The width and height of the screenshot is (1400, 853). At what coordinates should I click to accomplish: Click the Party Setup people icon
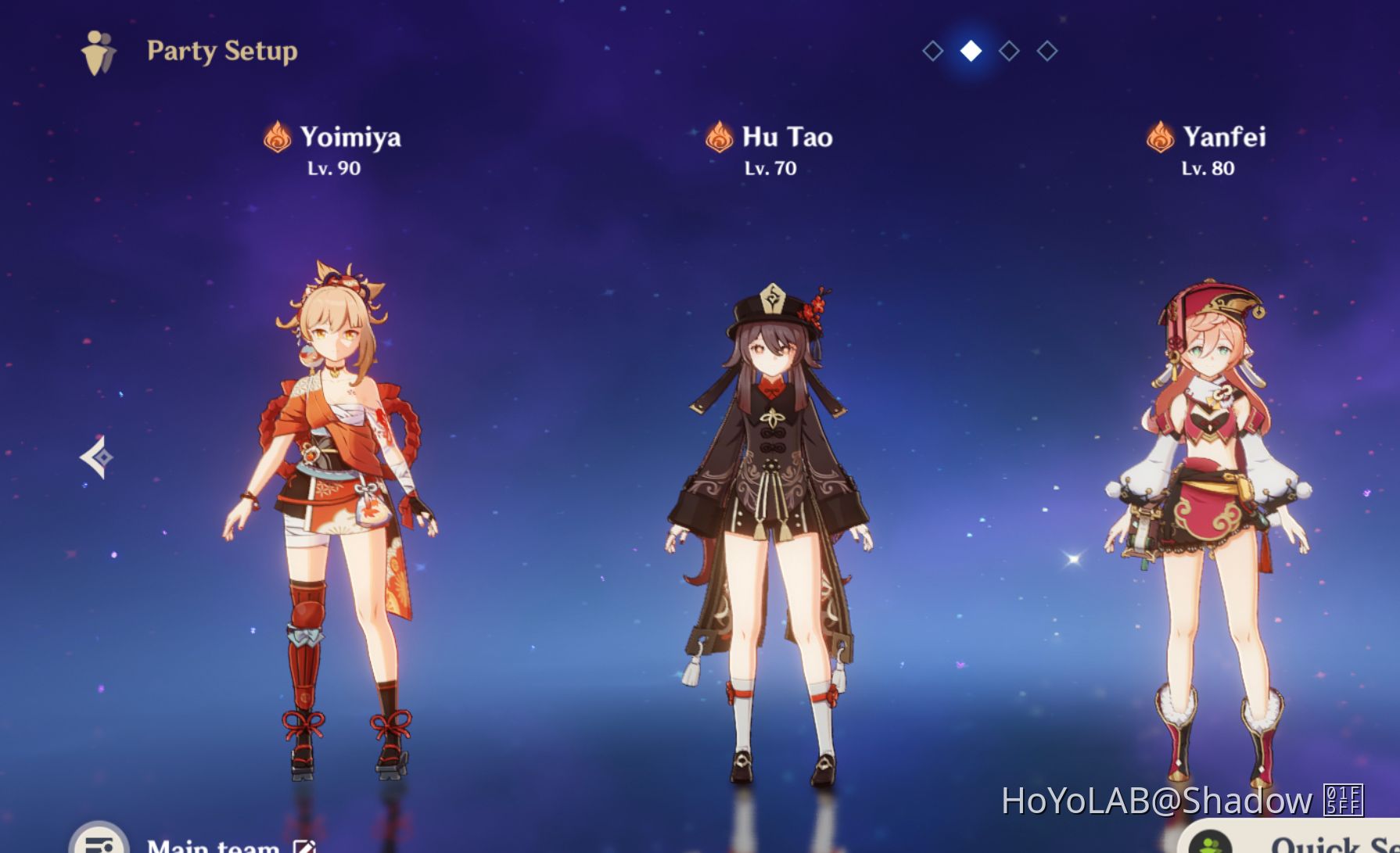[97, 51]
